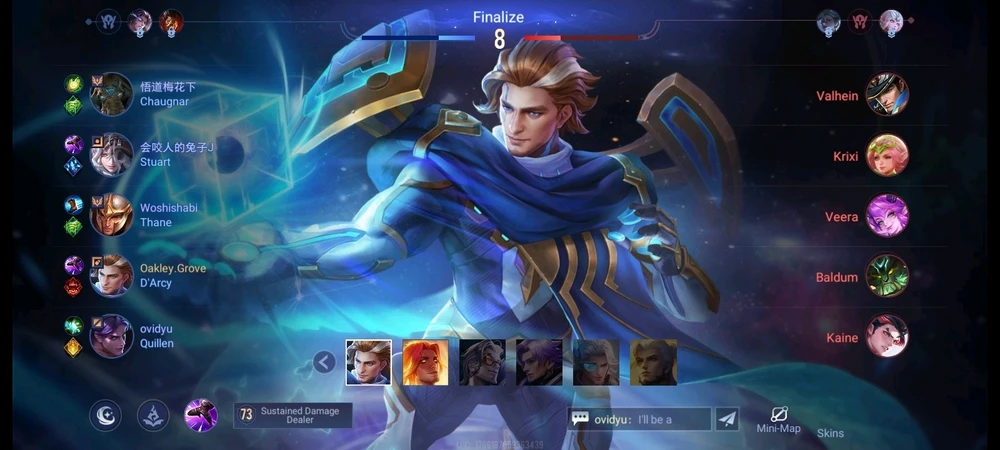1000x450 pixels.
Task: Click the chat input reading "I'll be a"
Action: tap(651, 419)
